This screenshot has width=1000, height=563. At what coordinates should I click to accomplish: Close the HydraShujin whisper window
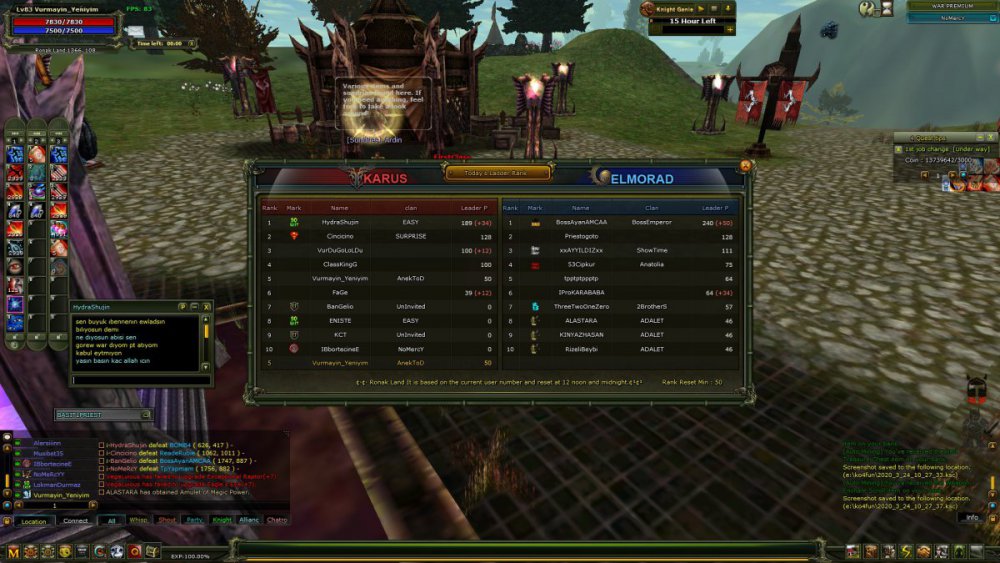[207, 306]
